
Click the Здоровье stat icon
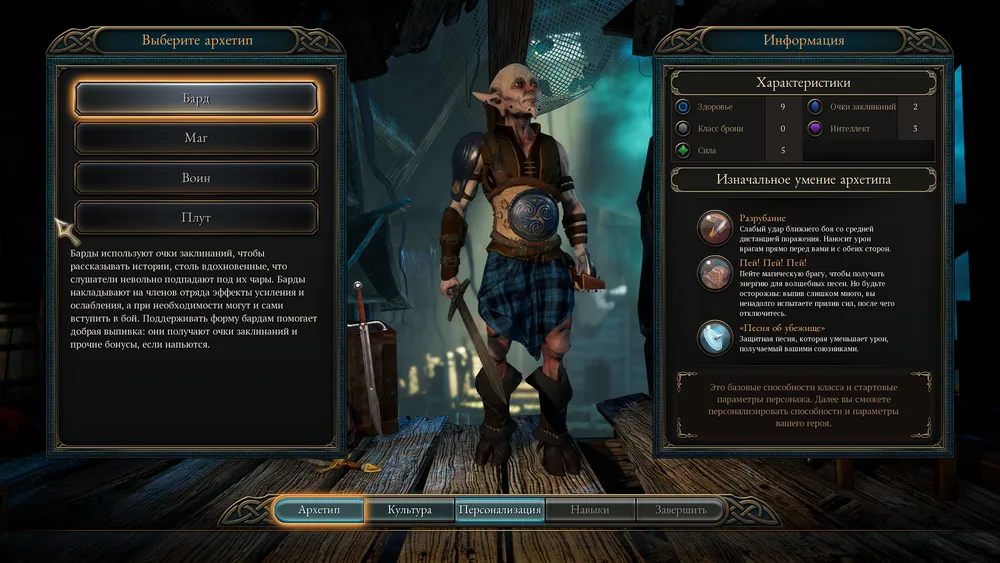(683, 106)
